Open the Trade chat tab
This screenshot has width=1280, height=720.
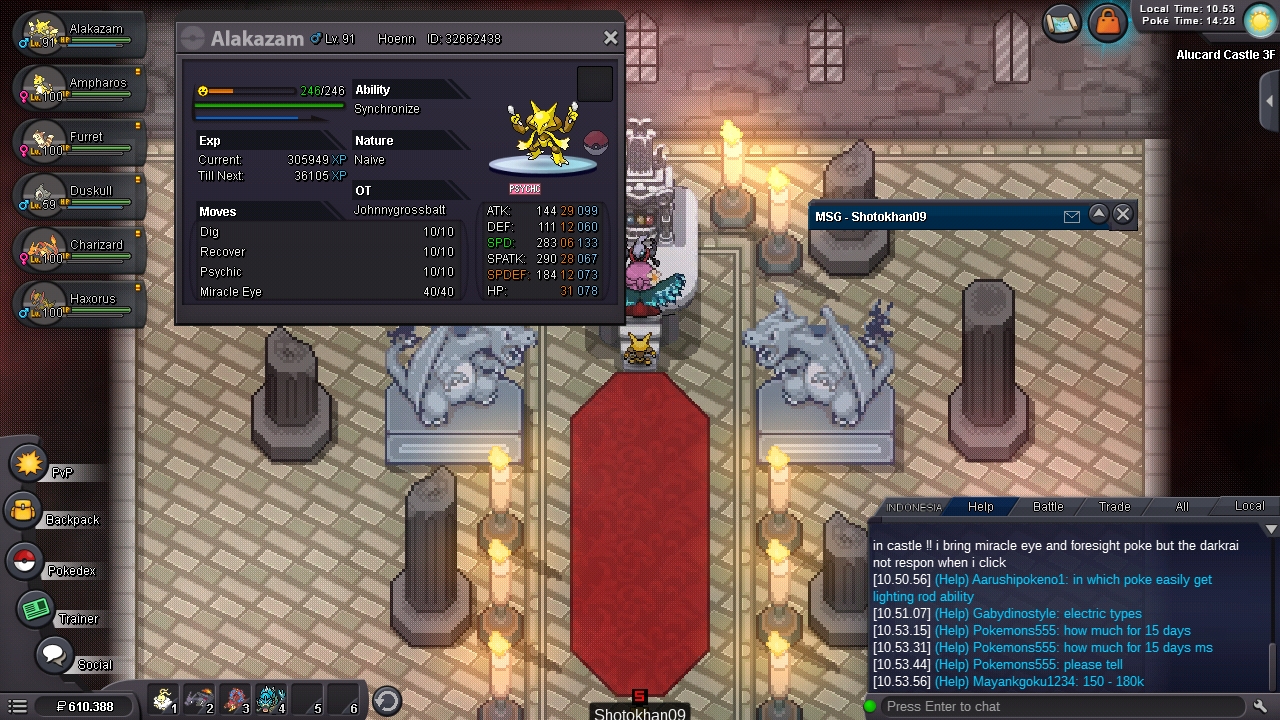pos(1115,507)
